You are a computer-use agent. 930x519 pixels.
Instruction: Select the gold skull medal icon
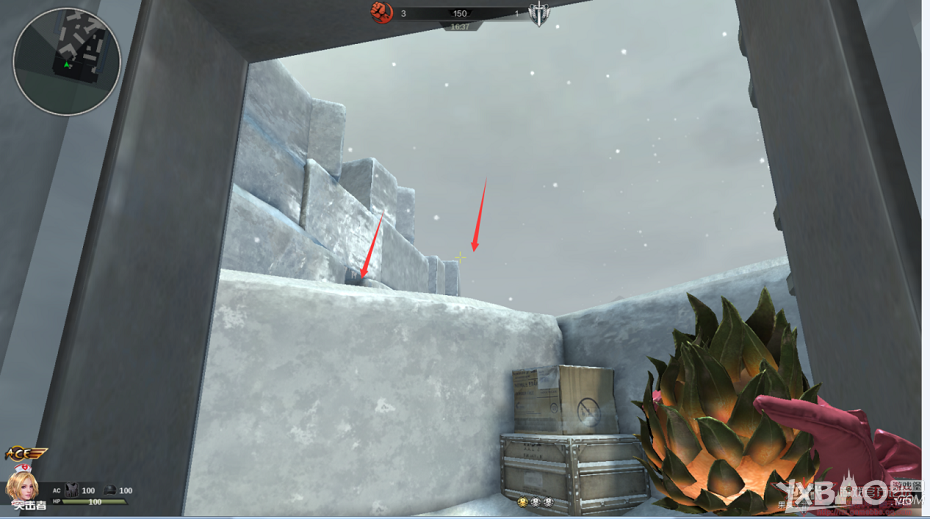(522, 501)
